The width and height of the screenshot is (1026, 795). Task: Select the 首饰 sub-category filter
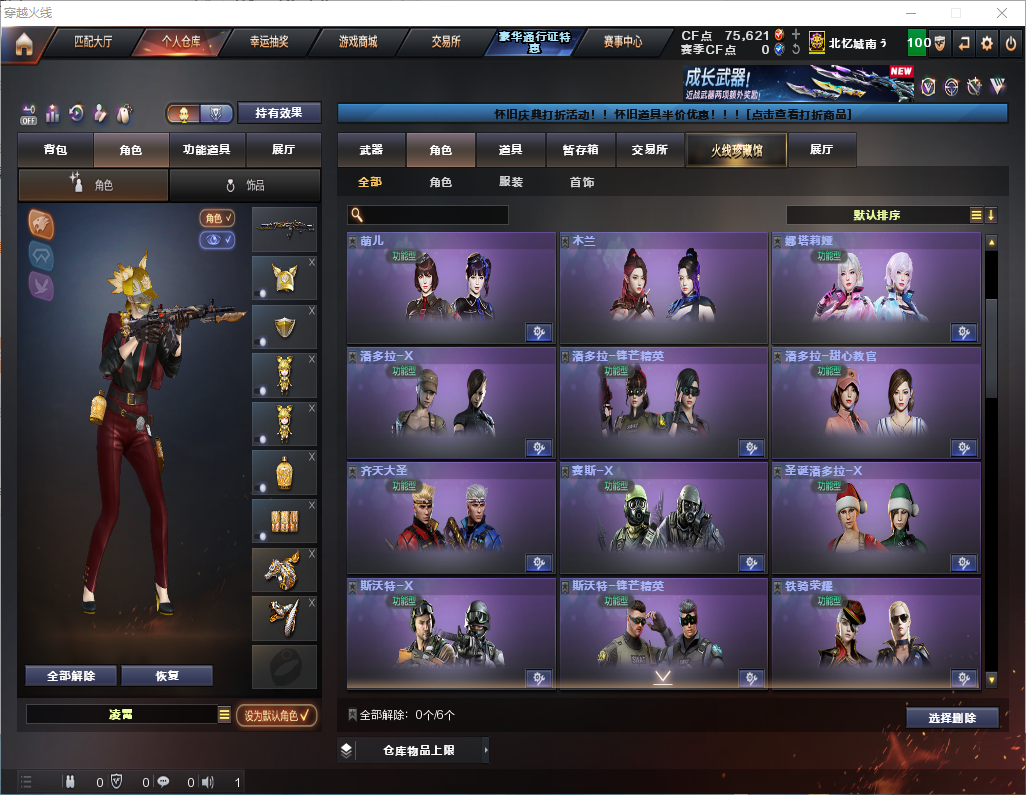tap(581, 182)
